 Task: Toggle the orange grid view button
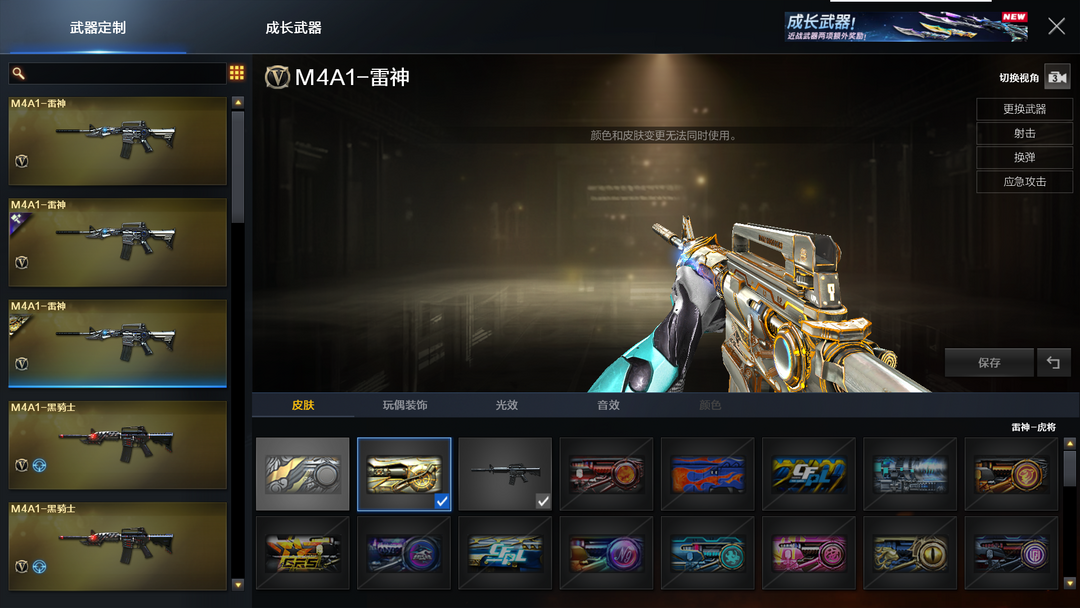[237, 73]
